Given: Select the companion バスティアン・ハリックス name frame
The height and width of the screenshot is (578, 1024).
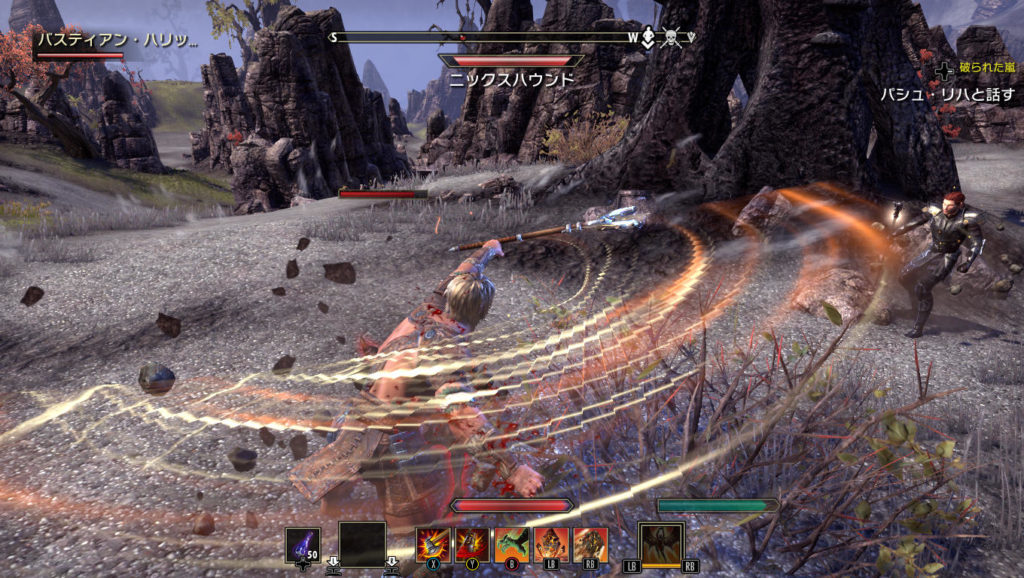Looking at the screenshot, I should point(117,41).
